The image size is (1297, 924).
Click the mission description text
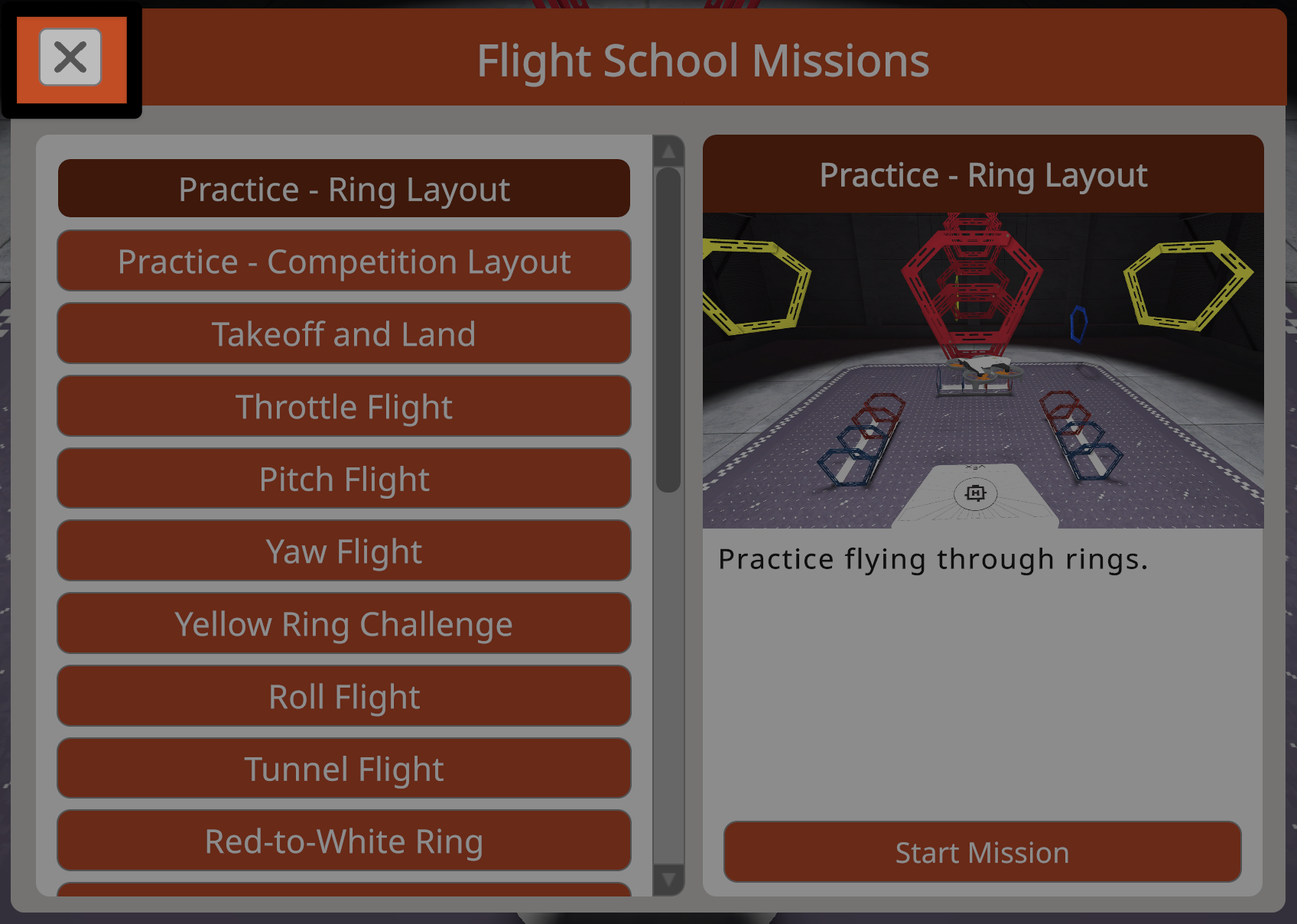(931, 558)
